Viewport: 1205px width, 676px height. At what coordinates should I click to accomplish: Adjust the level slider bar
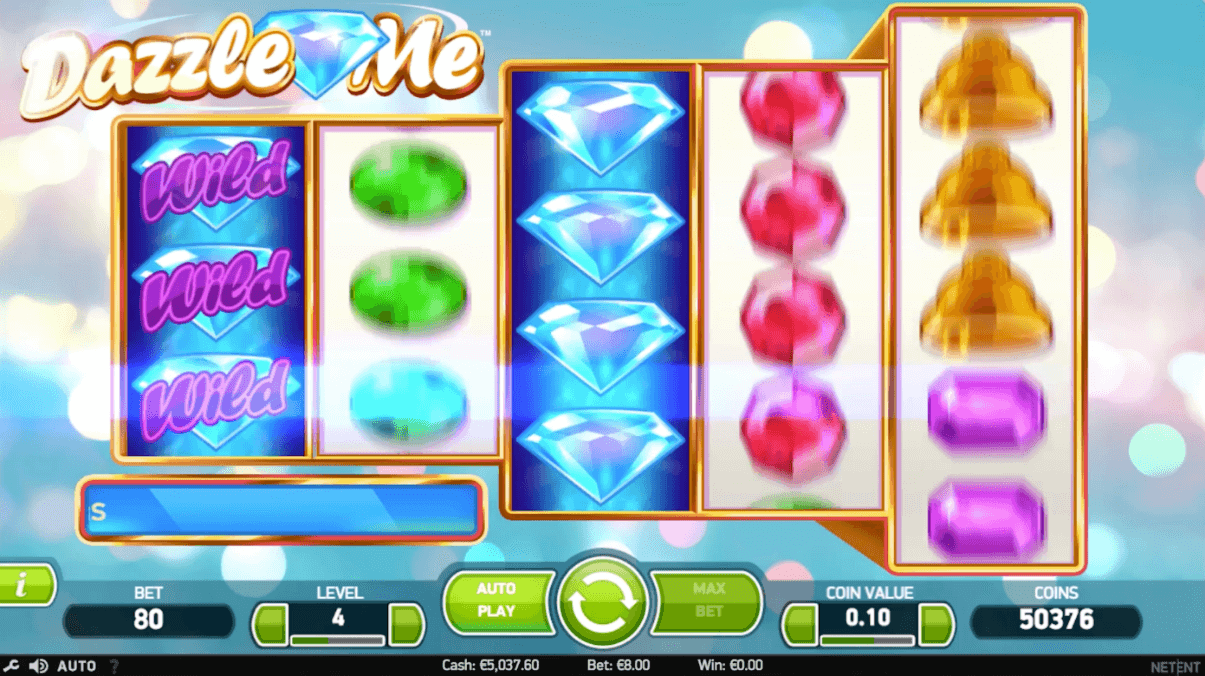pyautogui.click(x=338, y=640)
